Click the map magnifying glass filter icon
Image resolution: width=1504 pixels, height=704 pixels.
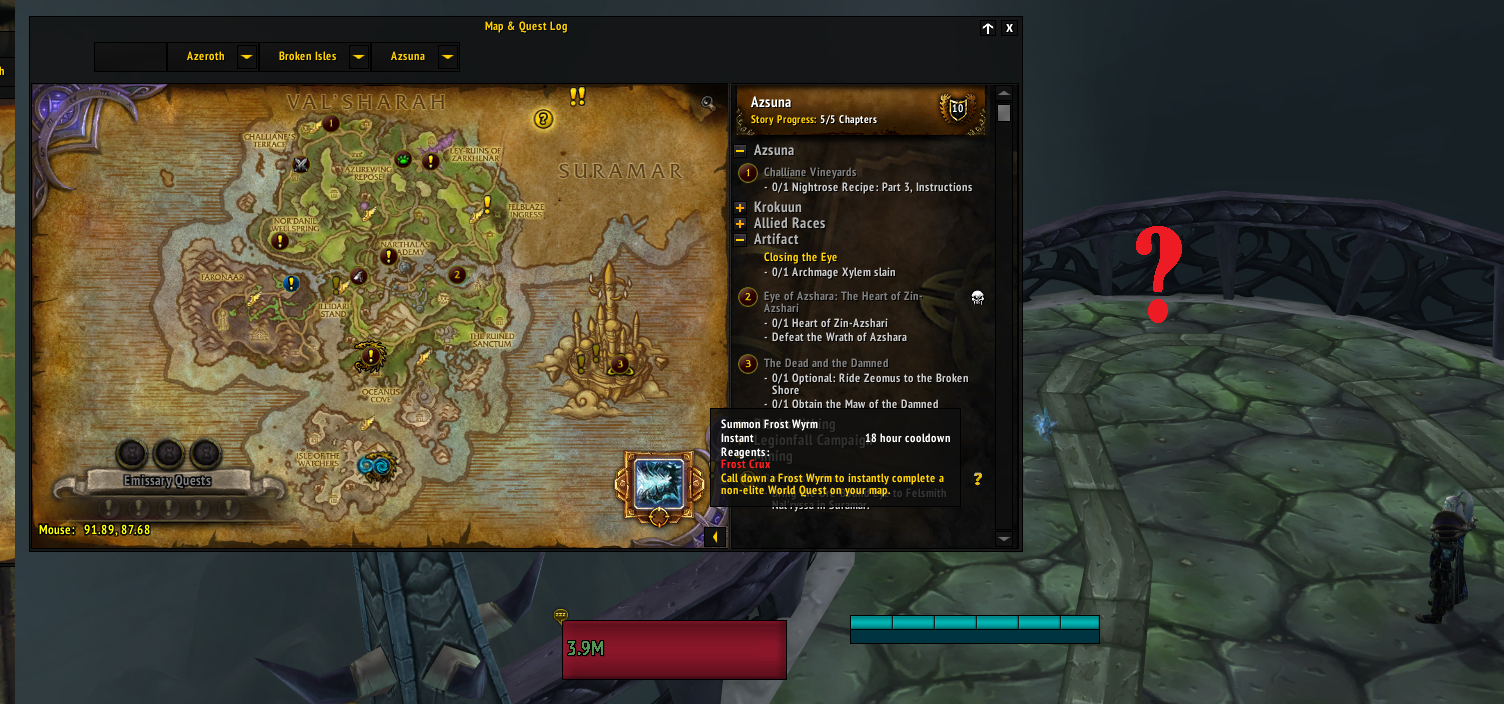coord(708,102)
